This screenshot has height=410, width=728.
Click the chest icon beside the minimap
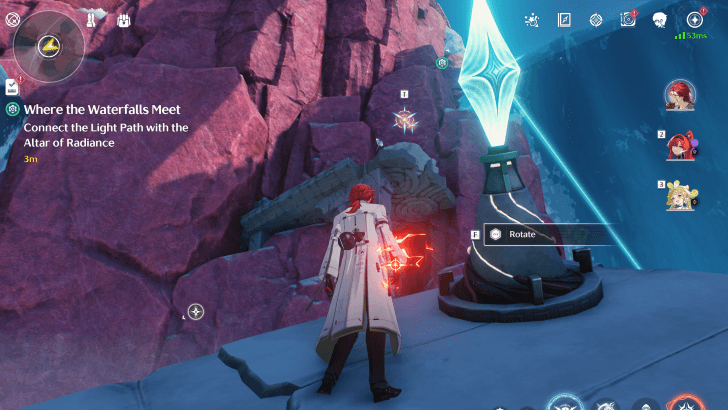(125, 19)
